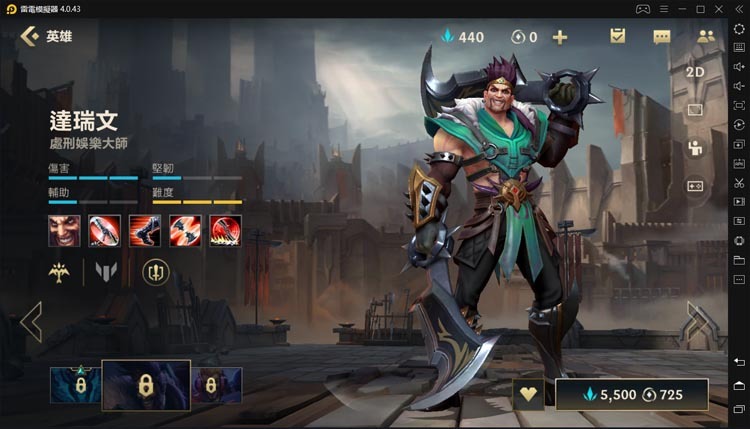Open the circled sword-and-shield icon
Viewport: 750px width, 429px height.
coord(156,271)
